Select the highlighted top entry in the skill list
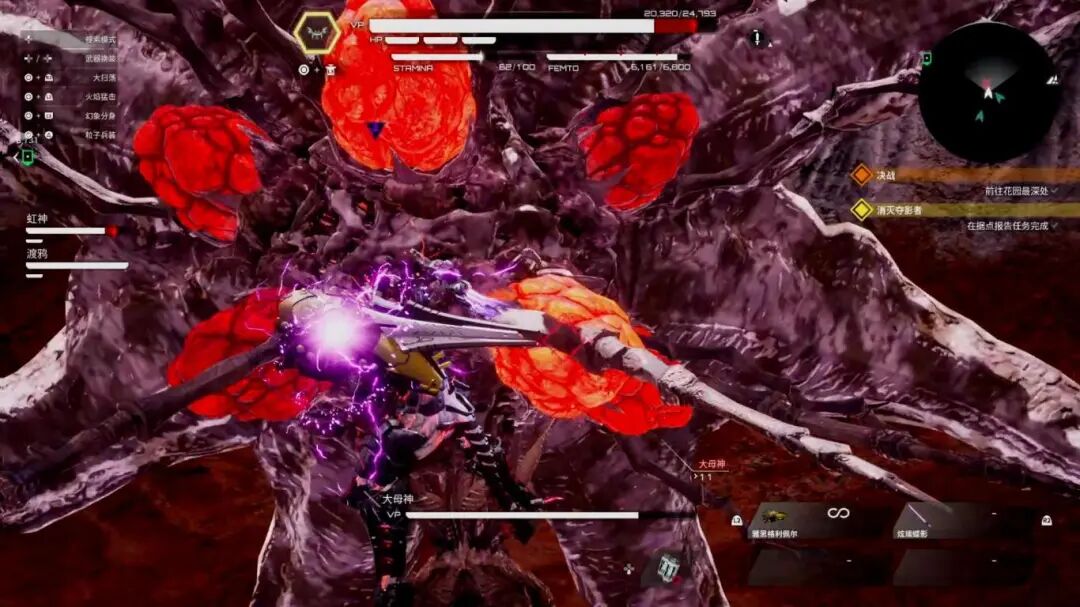The height and width of the screenshot is (607, 1080). click(70, 39)
